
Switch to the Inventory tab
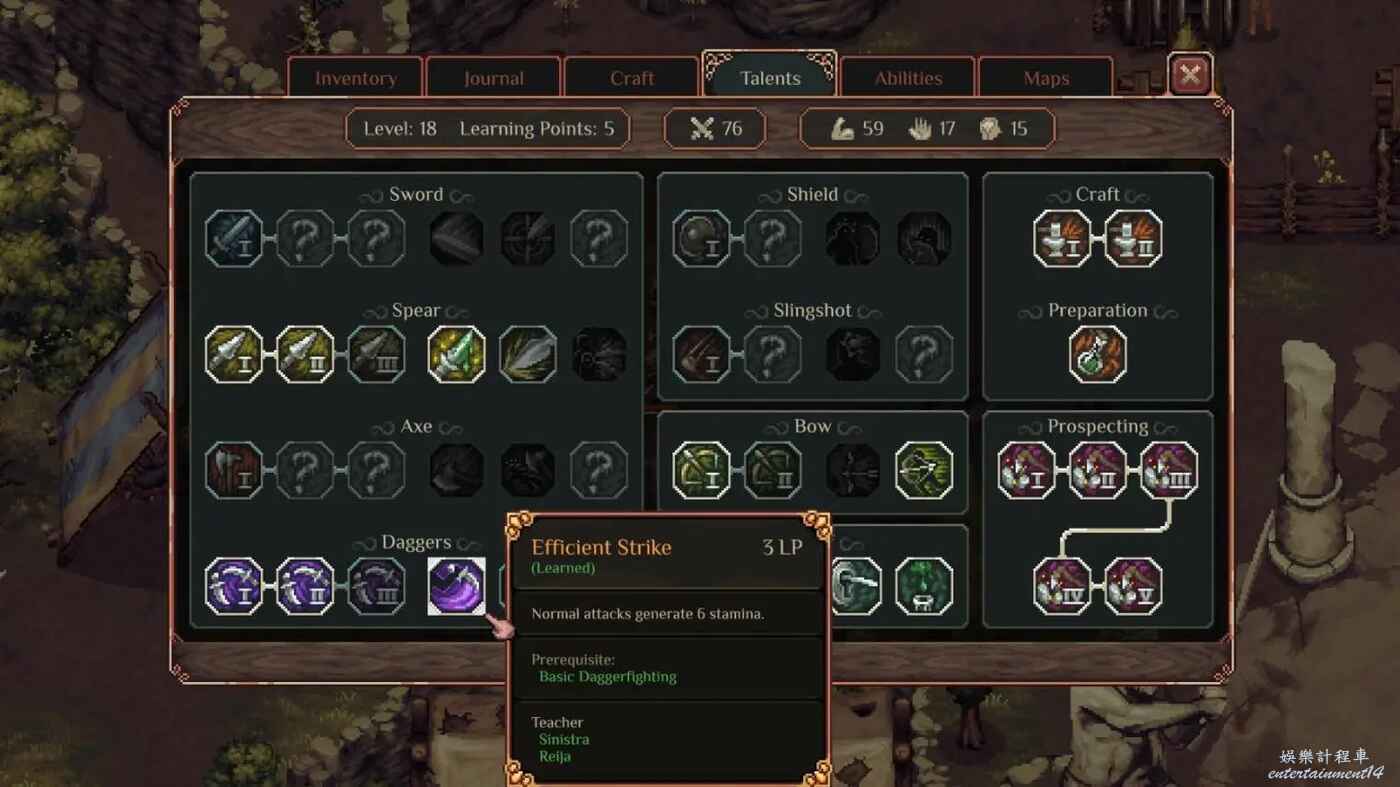point(356,79)
